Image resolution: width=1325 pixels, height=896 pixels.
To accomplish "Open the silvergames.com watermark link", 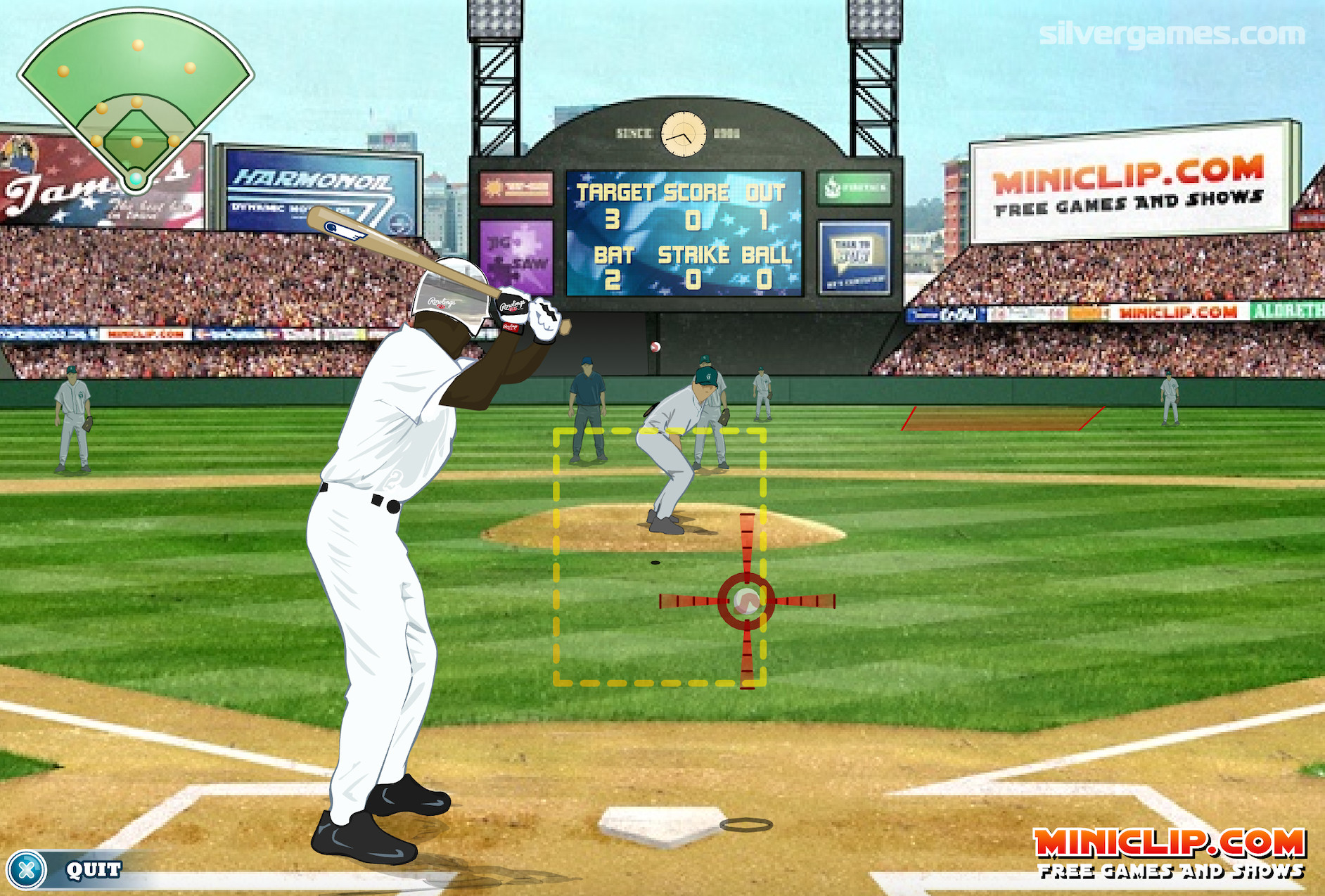I will [1172, 34].
